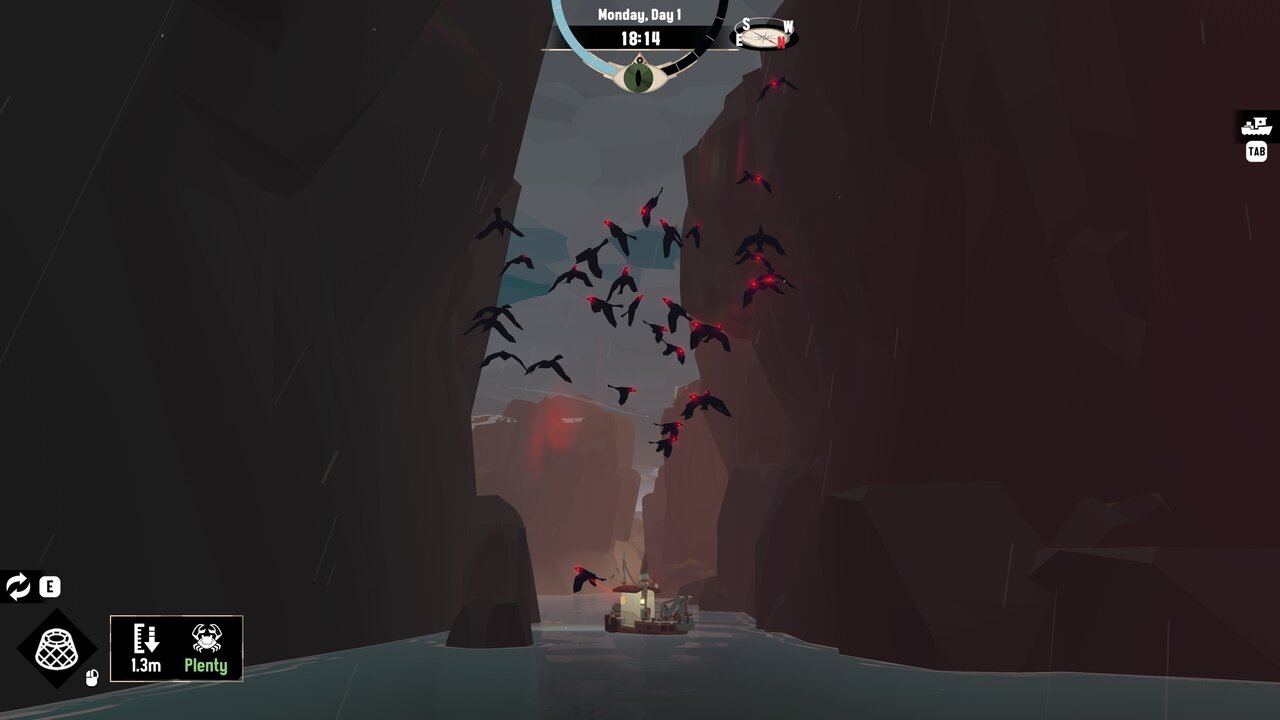The height and width of the screenshot is (720, 1280).
Task: Click the 18:14 time display
Action: [640, 38]
